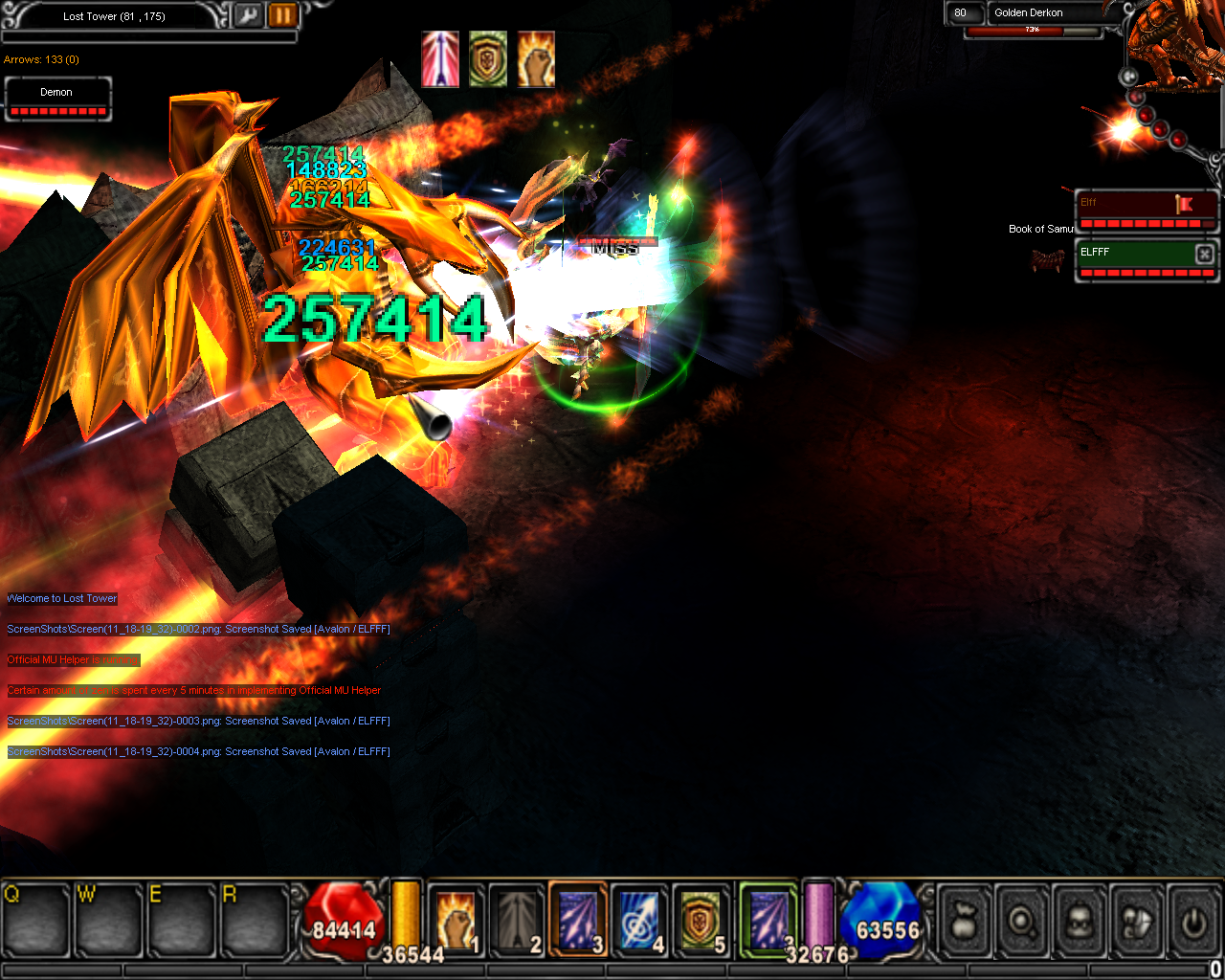Pause the MU Helper
This screenshot has width=1225, height=980.
(x=282, y=15)
